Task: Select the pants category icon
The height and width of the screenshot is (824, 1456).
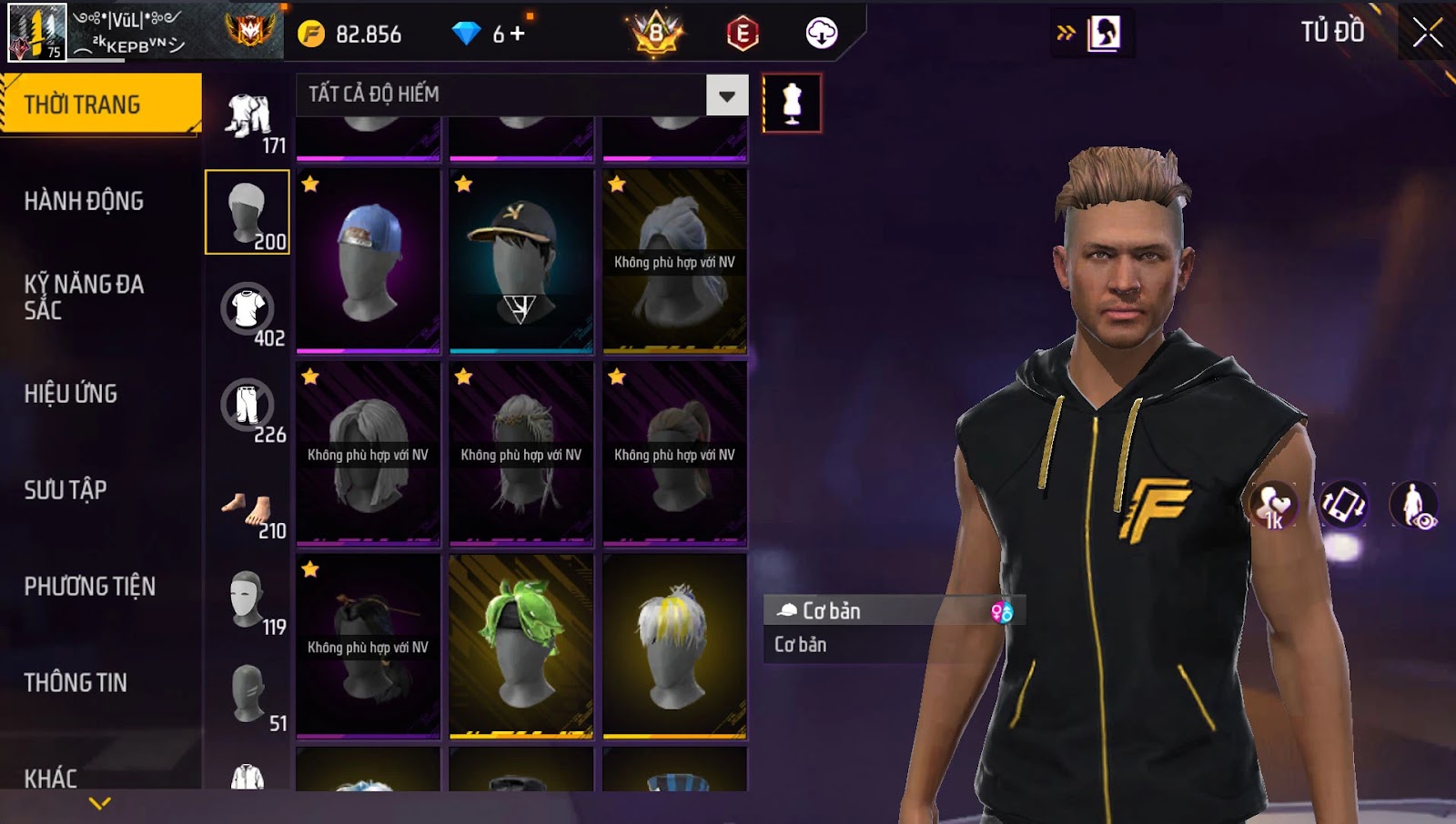Action: tap(248, 407)
